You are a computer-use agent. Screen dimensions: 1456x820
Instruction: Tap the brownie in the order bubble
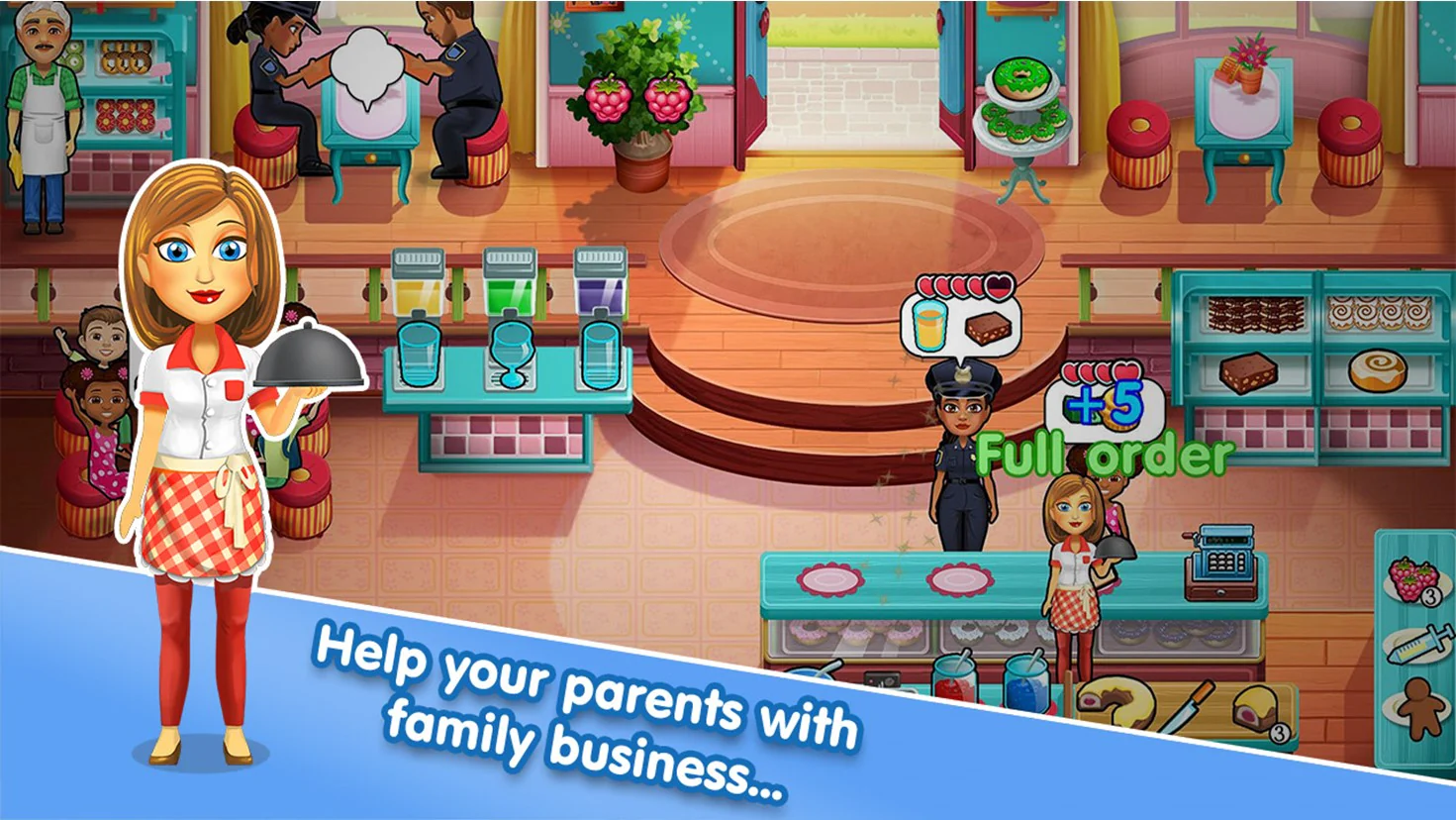click(x=988, y=329)
